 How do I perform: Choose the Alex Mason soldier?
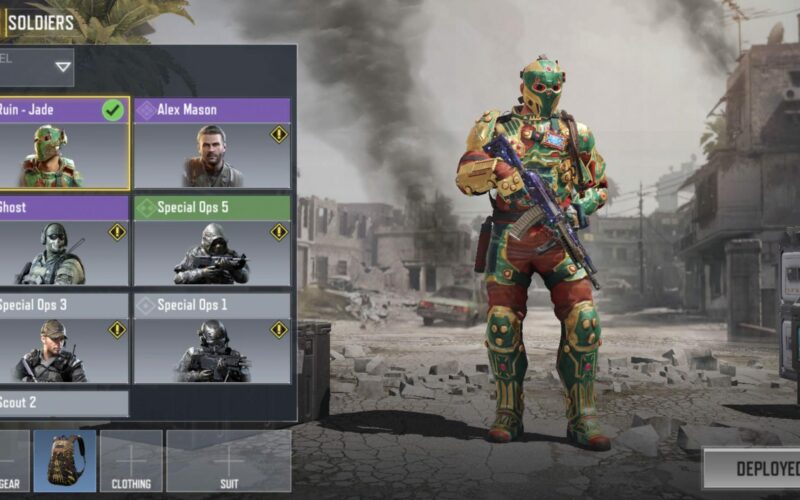[x=212, y=143]
